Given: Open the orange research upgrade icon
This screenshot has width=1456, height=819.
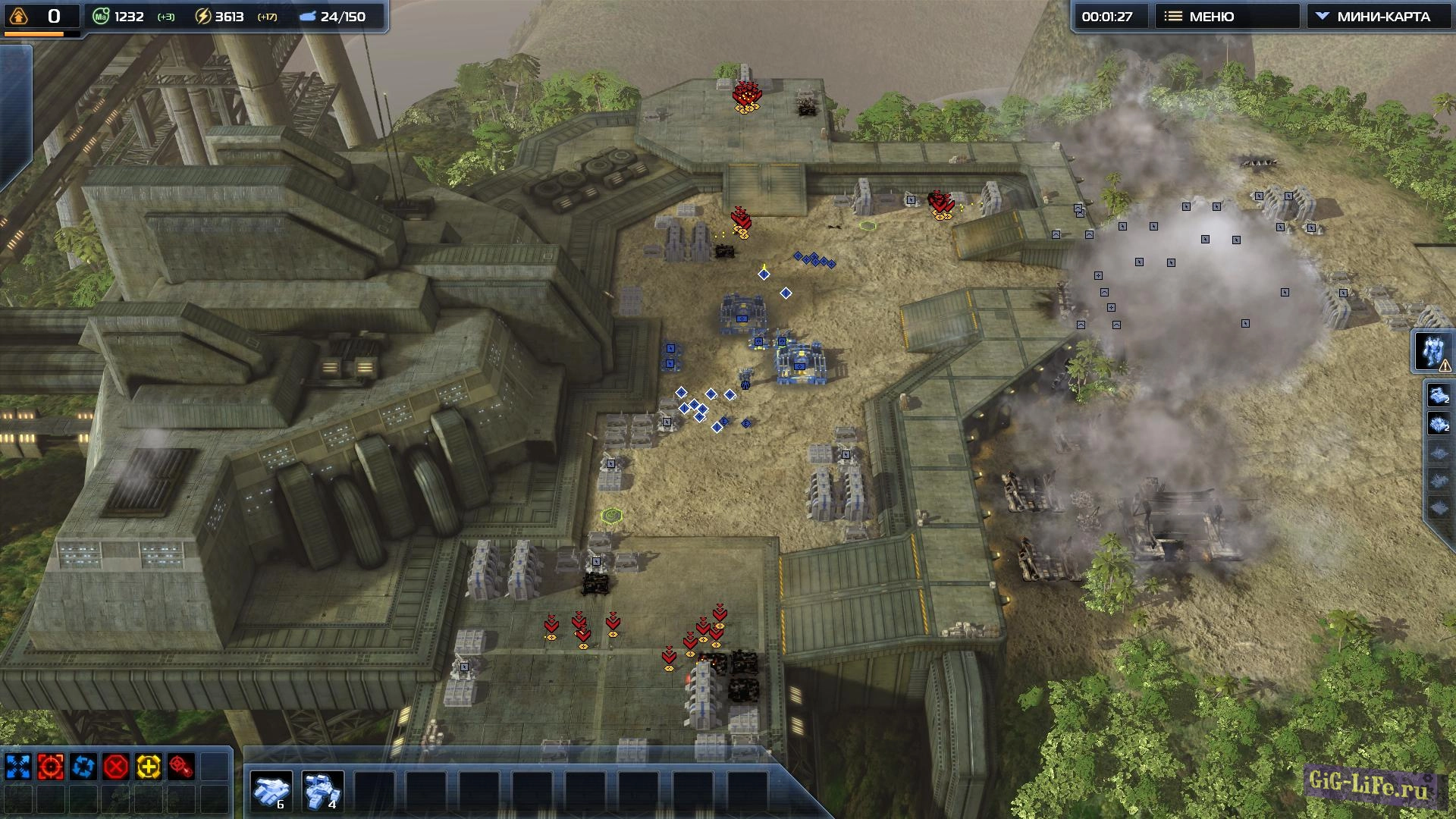Looking at the screenshot, I should pyautogui.click(x=19, y=16).
